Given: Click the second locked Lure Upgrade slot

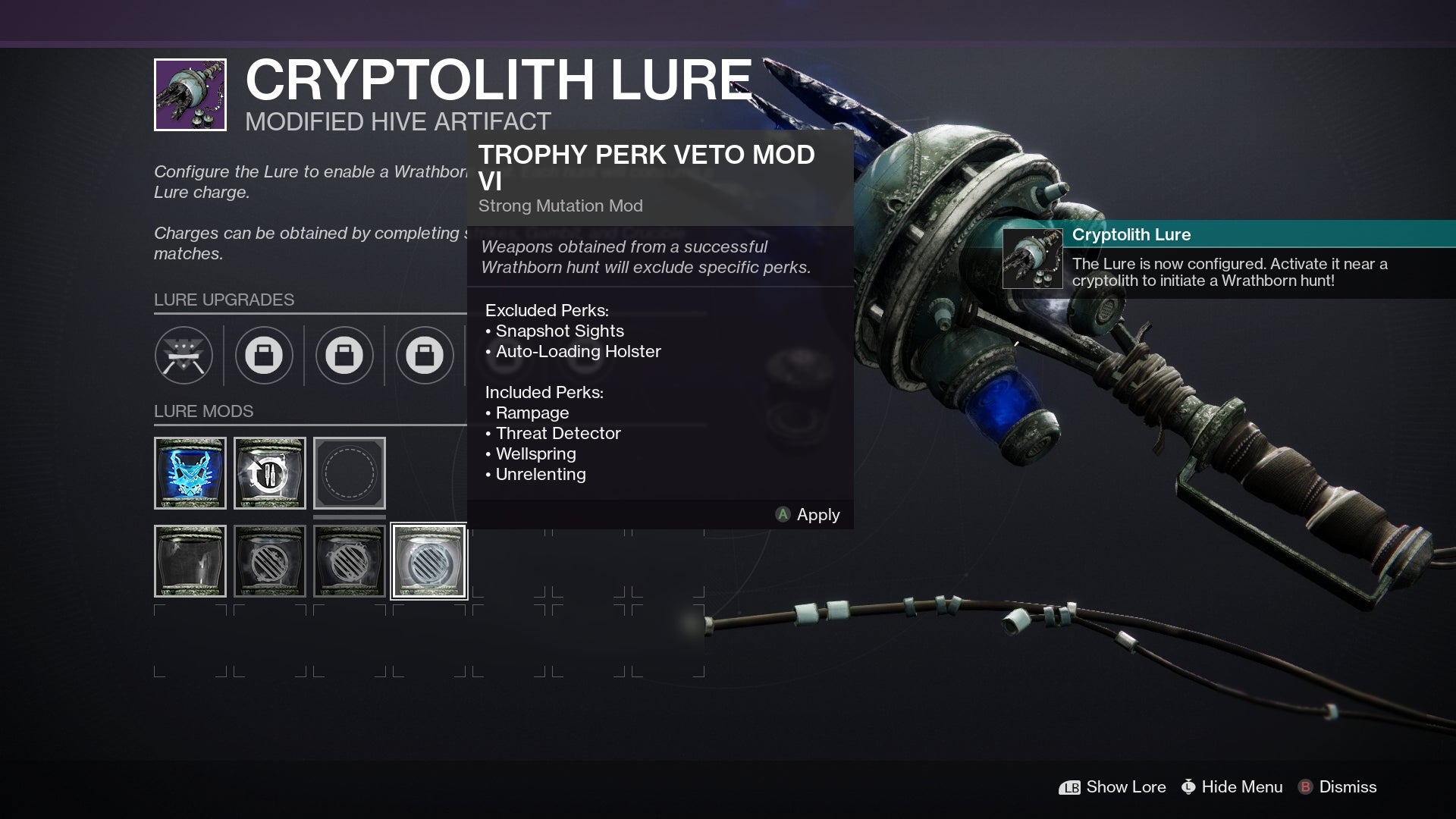Looking at the screenshot, I should tap(346, 355).
